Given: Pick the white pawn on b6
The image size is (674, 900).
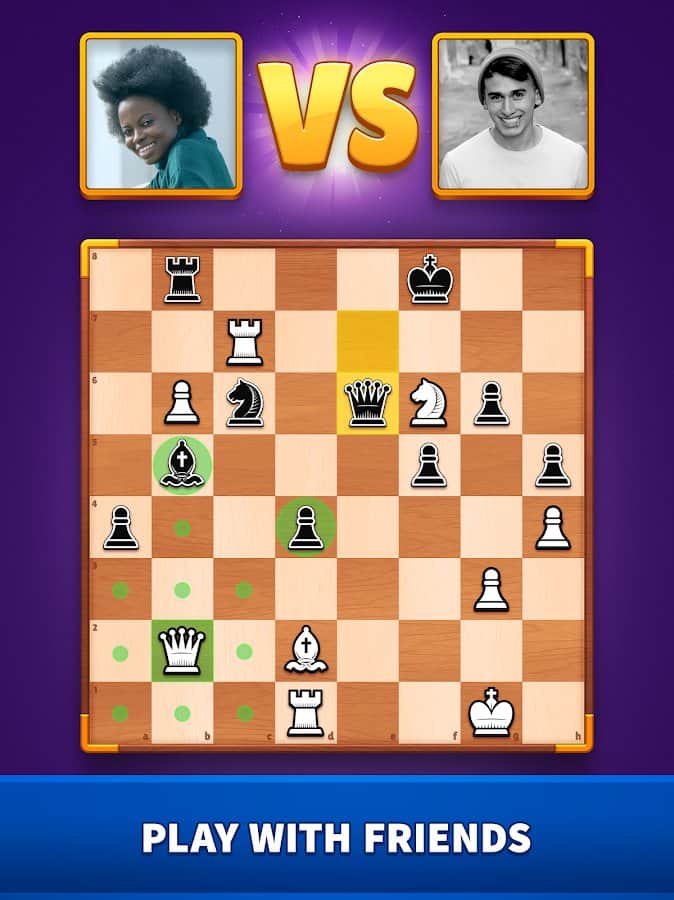Looking at the screenshot, I should click(182, 404).
